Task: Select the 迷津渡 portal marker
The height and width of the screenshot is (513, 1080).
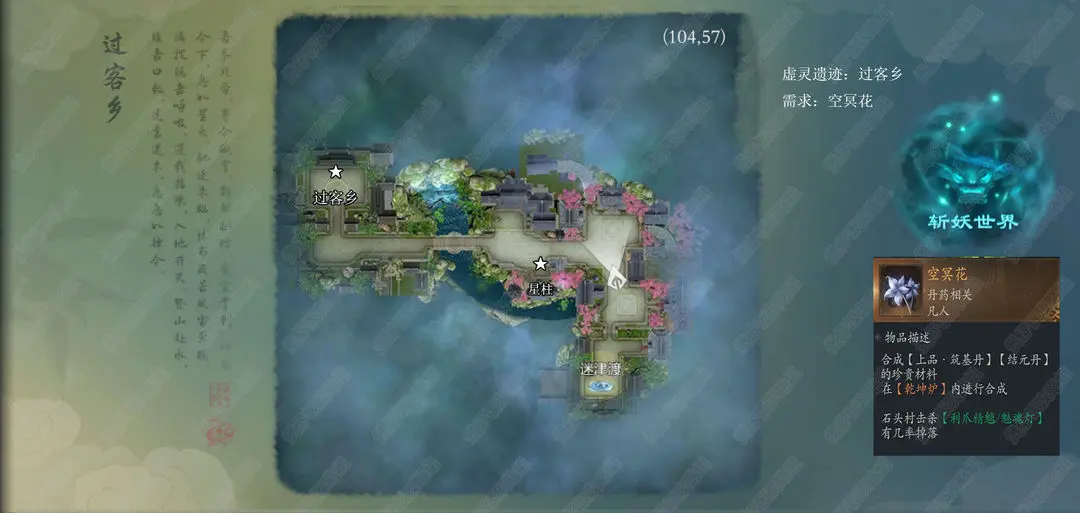Action: [x=601, y=385]
